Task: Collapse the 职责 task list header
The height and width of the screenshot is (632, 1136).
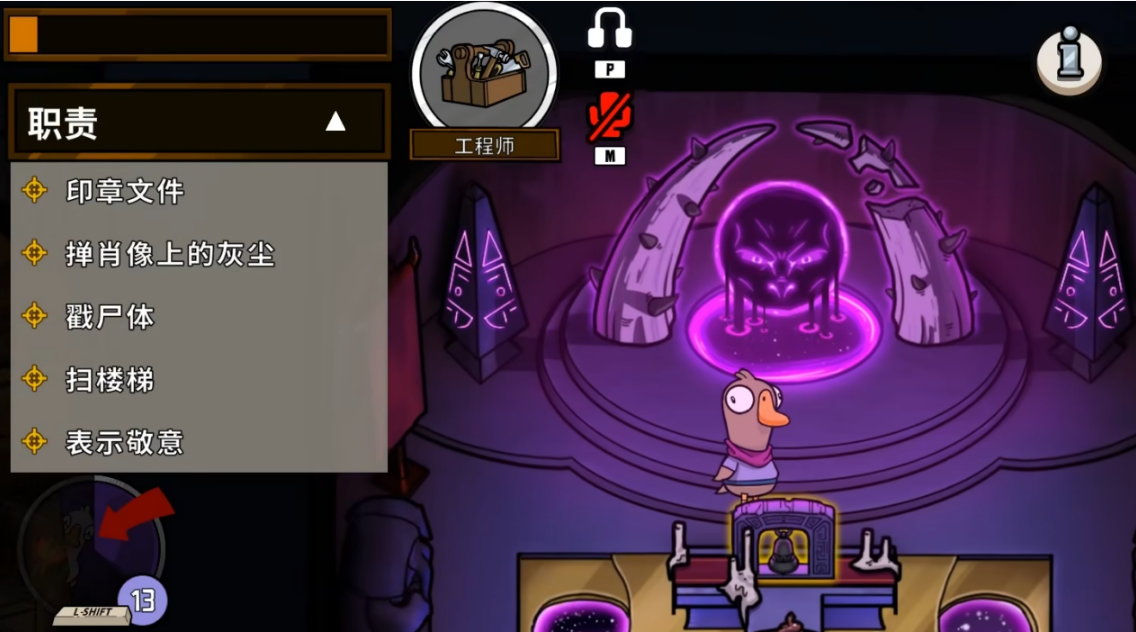Action: (335, 122)
